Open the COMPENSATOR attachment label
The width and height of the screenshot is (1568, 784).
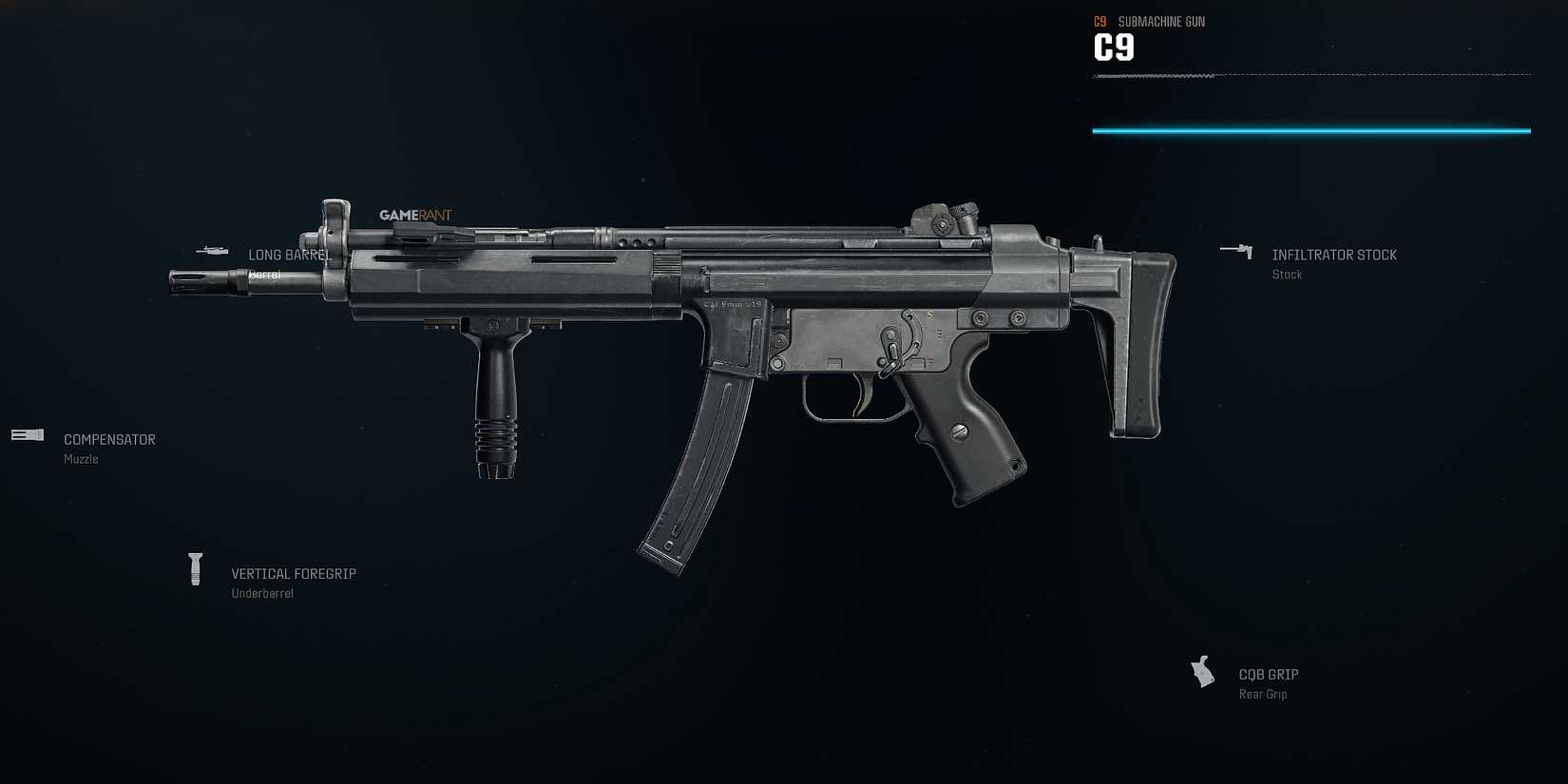tap(109, 439)
